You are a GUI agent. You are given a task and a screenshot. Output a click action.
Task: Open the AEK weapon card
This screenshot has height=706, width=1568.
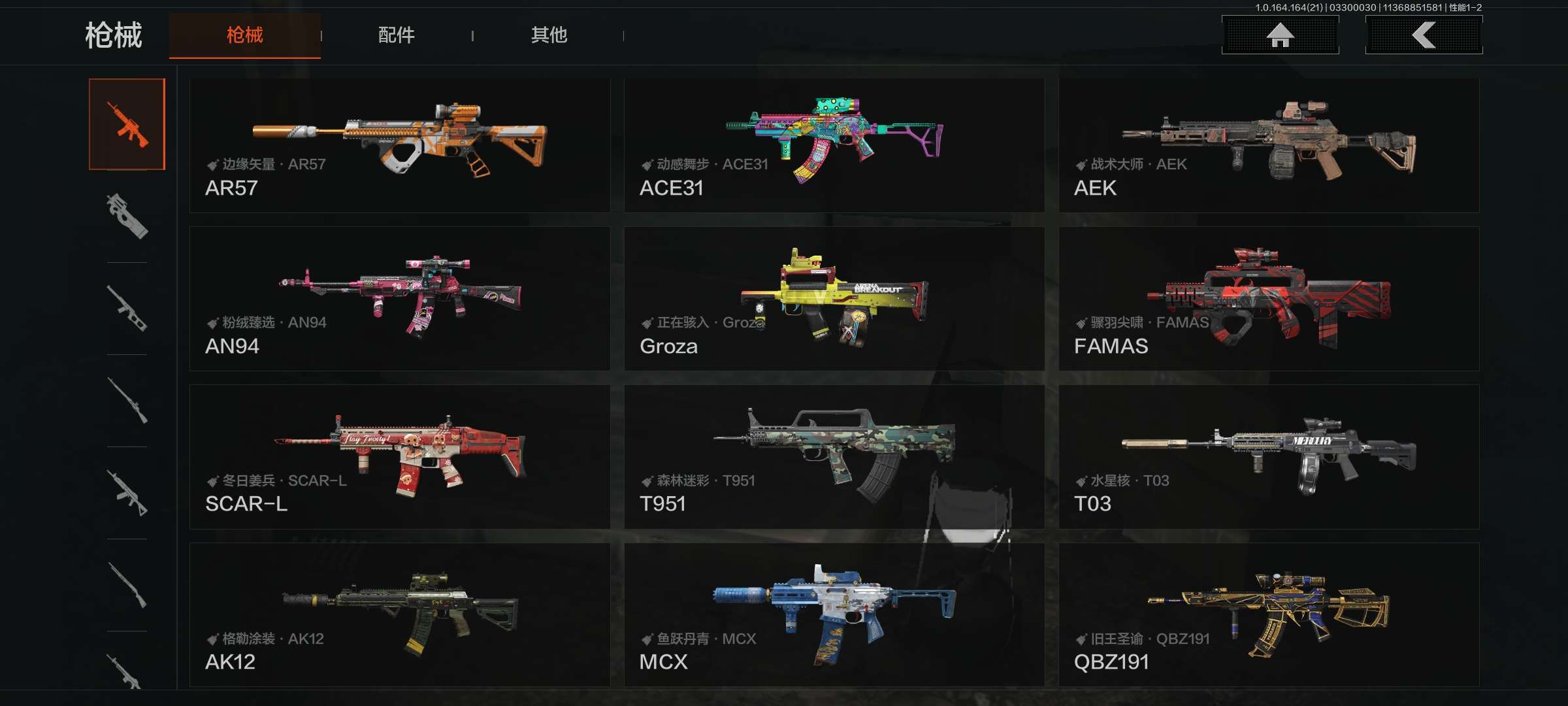[x=1268, y=145]
